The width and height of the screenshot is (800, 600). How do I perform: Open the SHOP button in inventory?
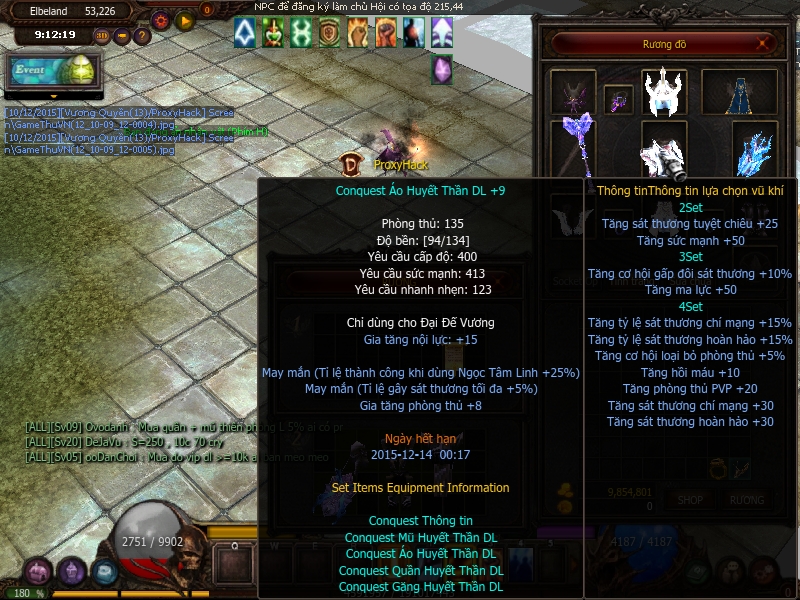click(690, 499)
